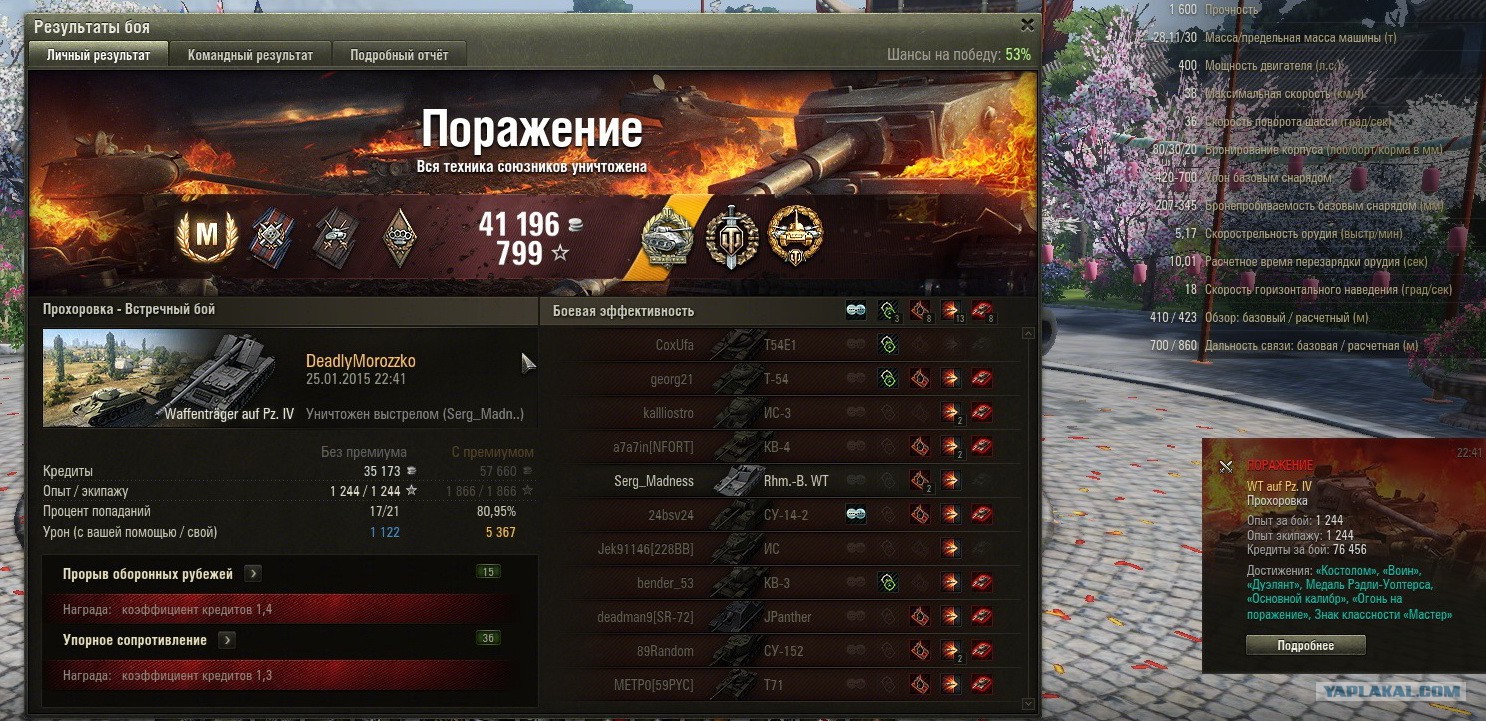Switch to the Командный результат tab

(250, 55)
